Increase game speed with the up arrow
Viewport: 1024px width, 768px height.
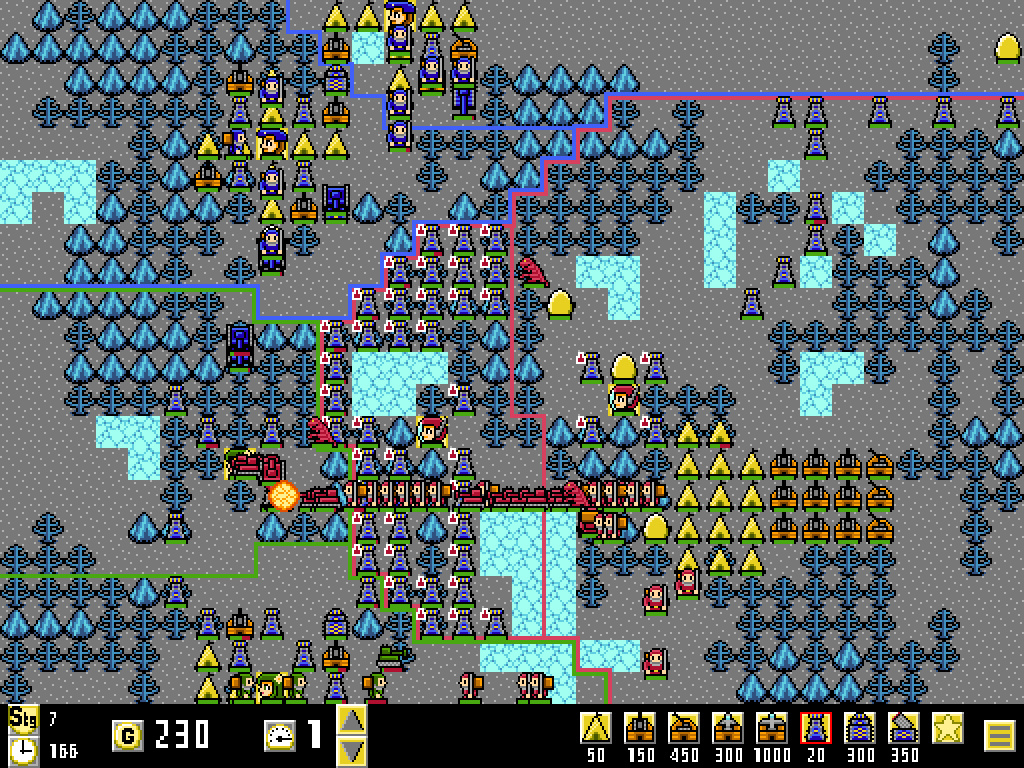tap(351, 720)
